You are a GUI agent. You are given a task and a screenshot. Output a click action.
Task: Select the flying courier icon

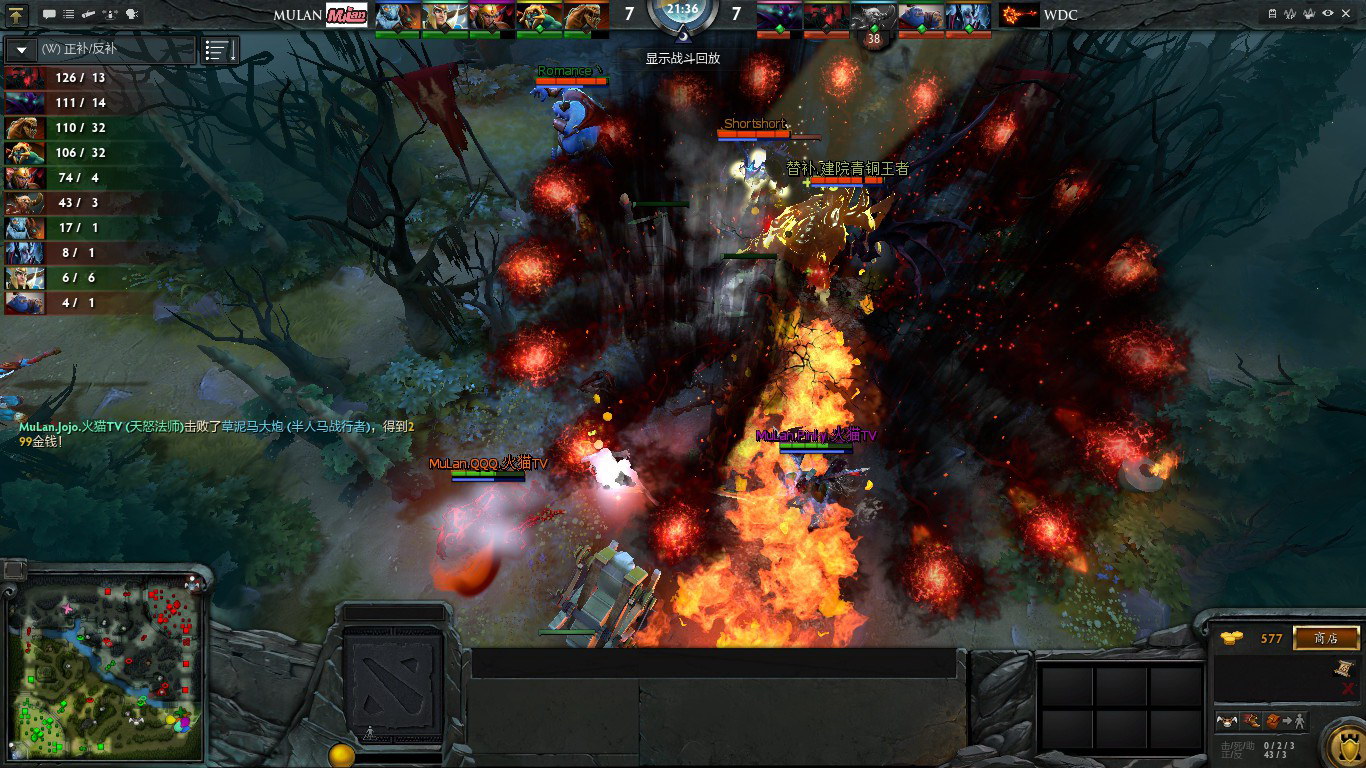(x=1227, y=721)
